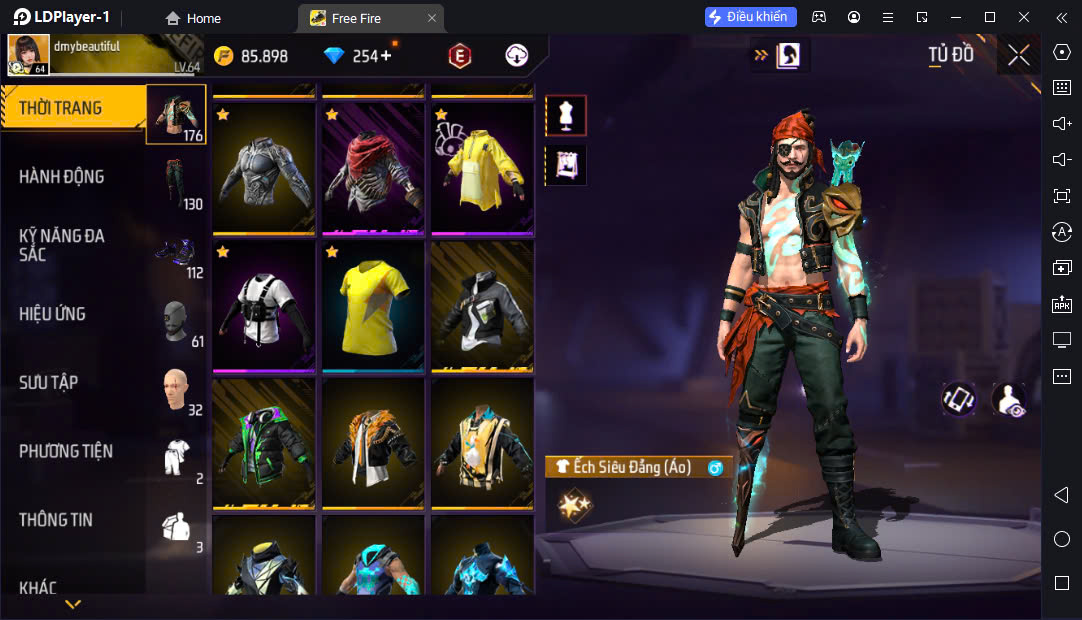This screenshot has width=1082, height=620.
Task: Click the red E badge icon
Action: coord(460,56)
